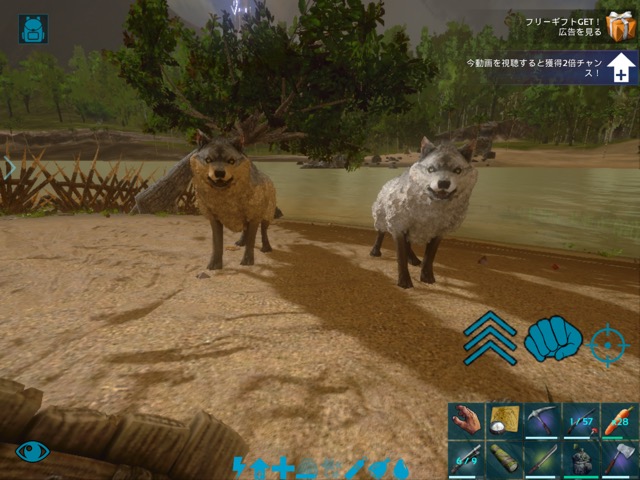Select the armor chestpiece hotbar slot
This screenshot has width=640, height=480.
[581, 459]
